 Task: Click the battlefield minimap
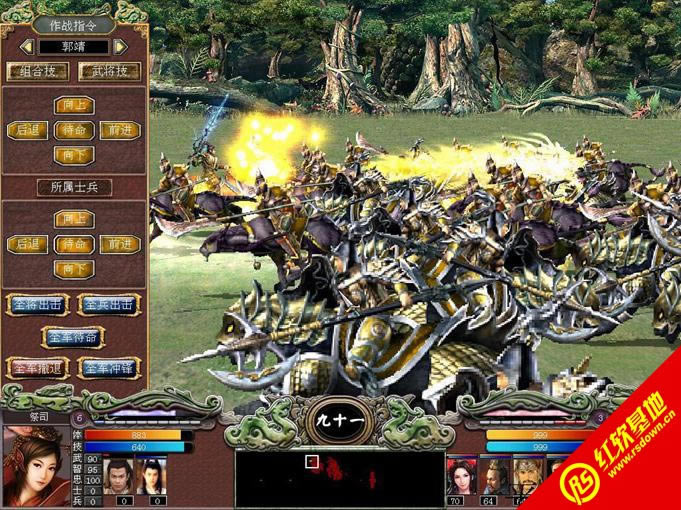pyautogui.click(x=340, y=478)
